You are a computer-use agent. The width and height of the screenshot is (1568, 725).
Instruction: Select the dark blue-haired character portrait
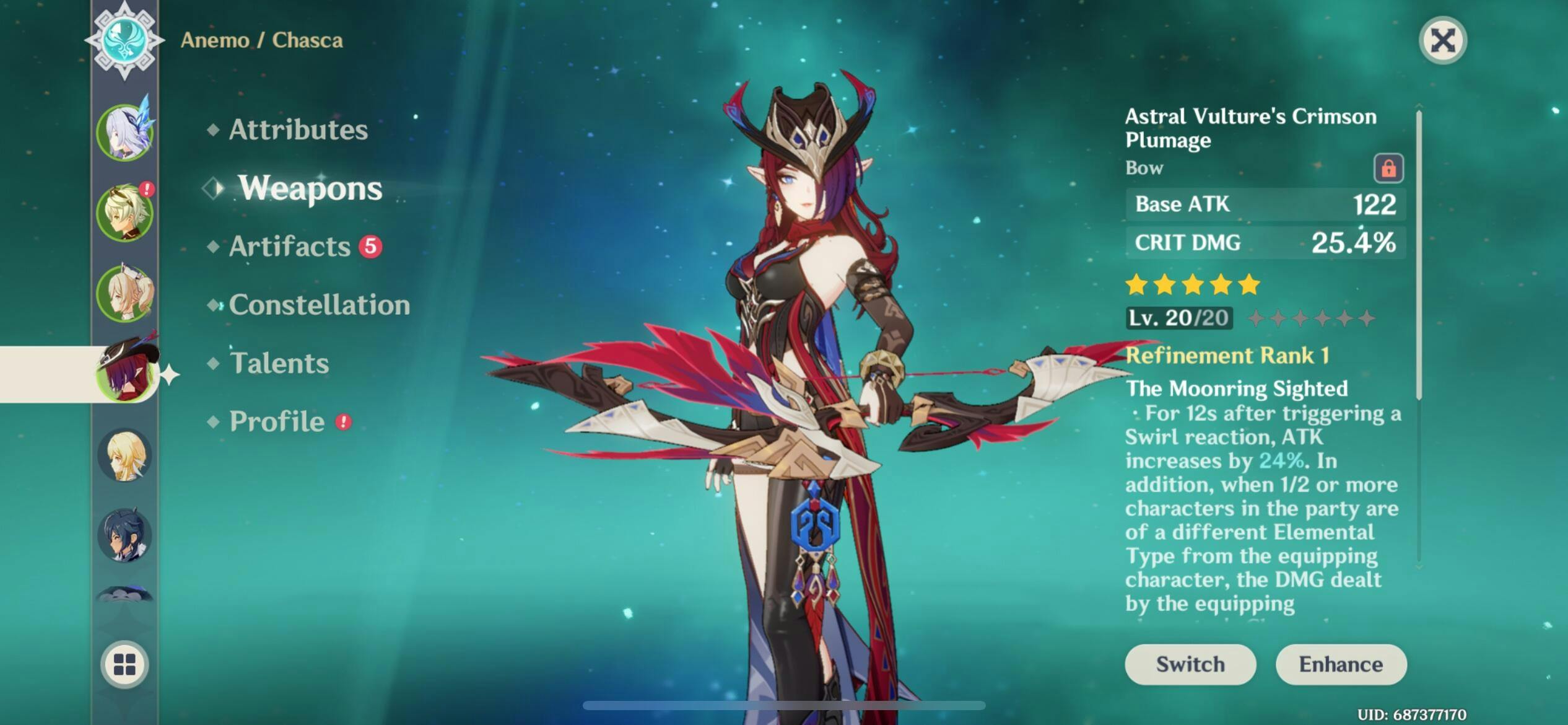point(125,535)
